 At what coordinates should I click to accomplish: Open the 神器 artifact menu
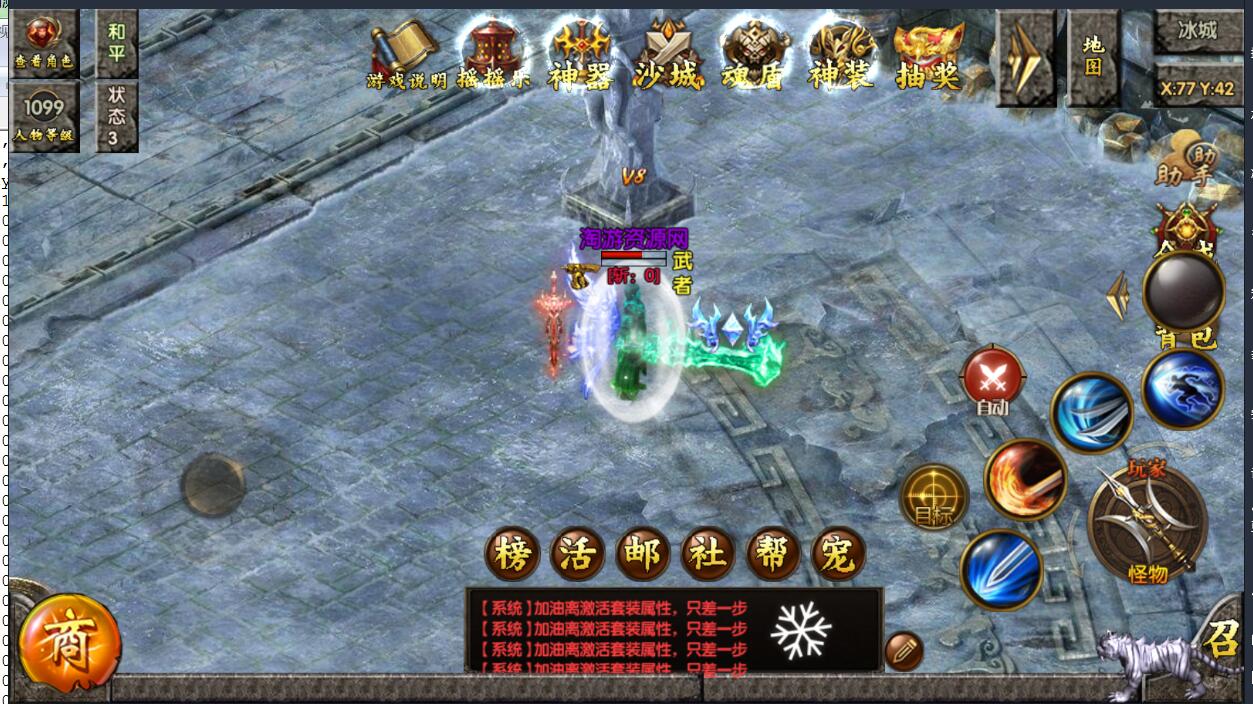(580, 56)
